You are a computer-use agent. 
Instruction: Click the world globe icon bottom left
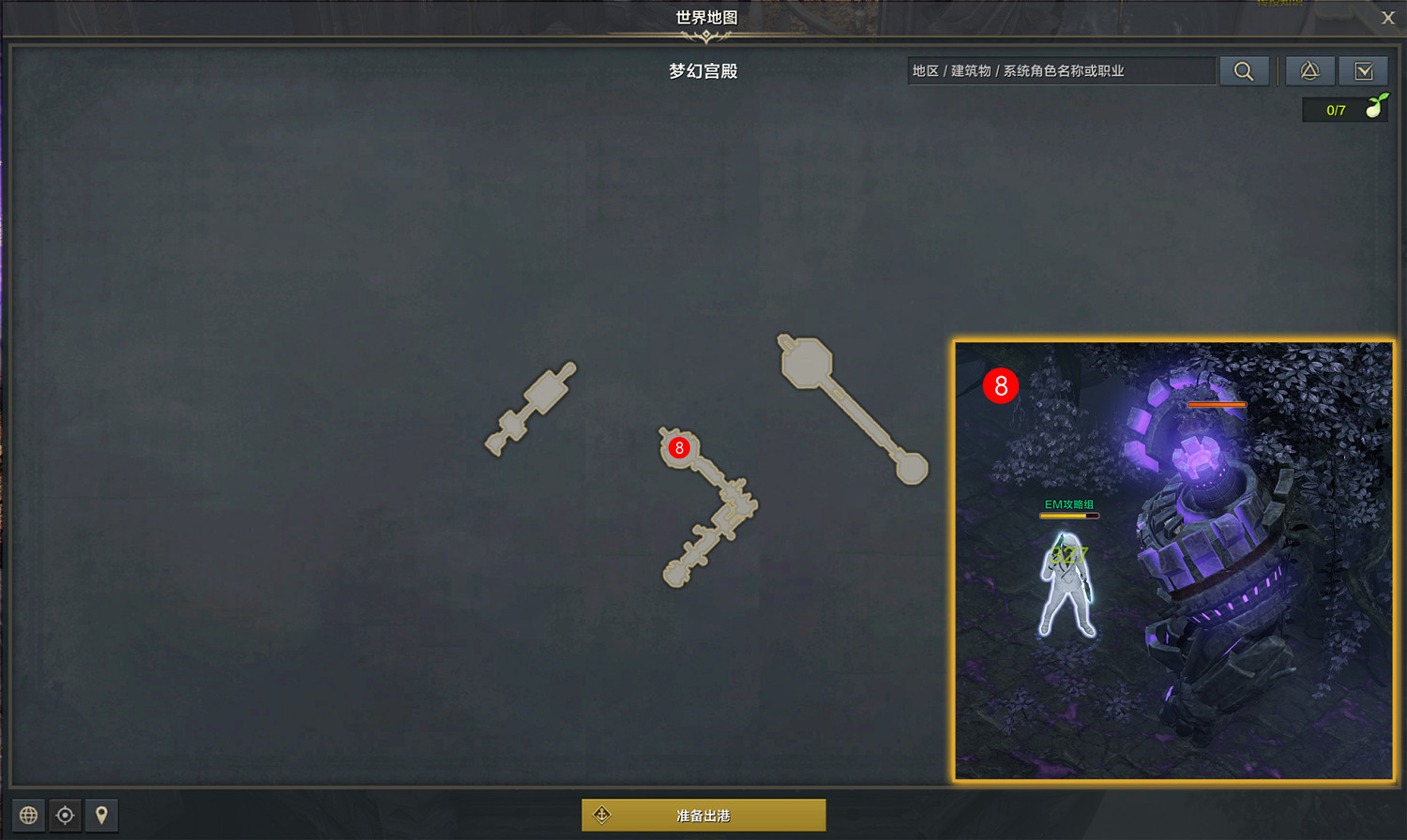pos(29,815)
